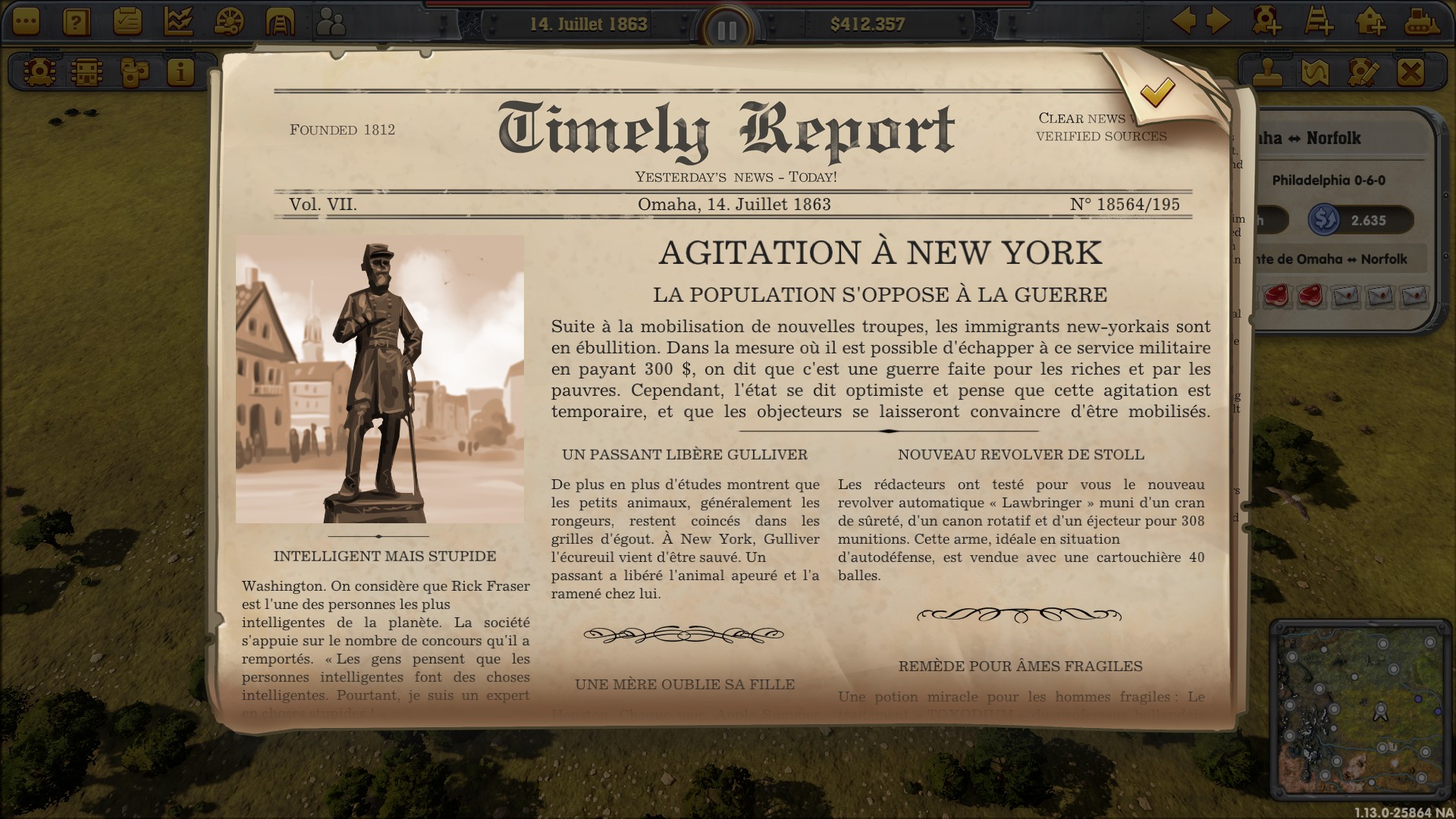Select the build track tool
This screenshot has height=819, width=1456.
(x=1319, y=20)
